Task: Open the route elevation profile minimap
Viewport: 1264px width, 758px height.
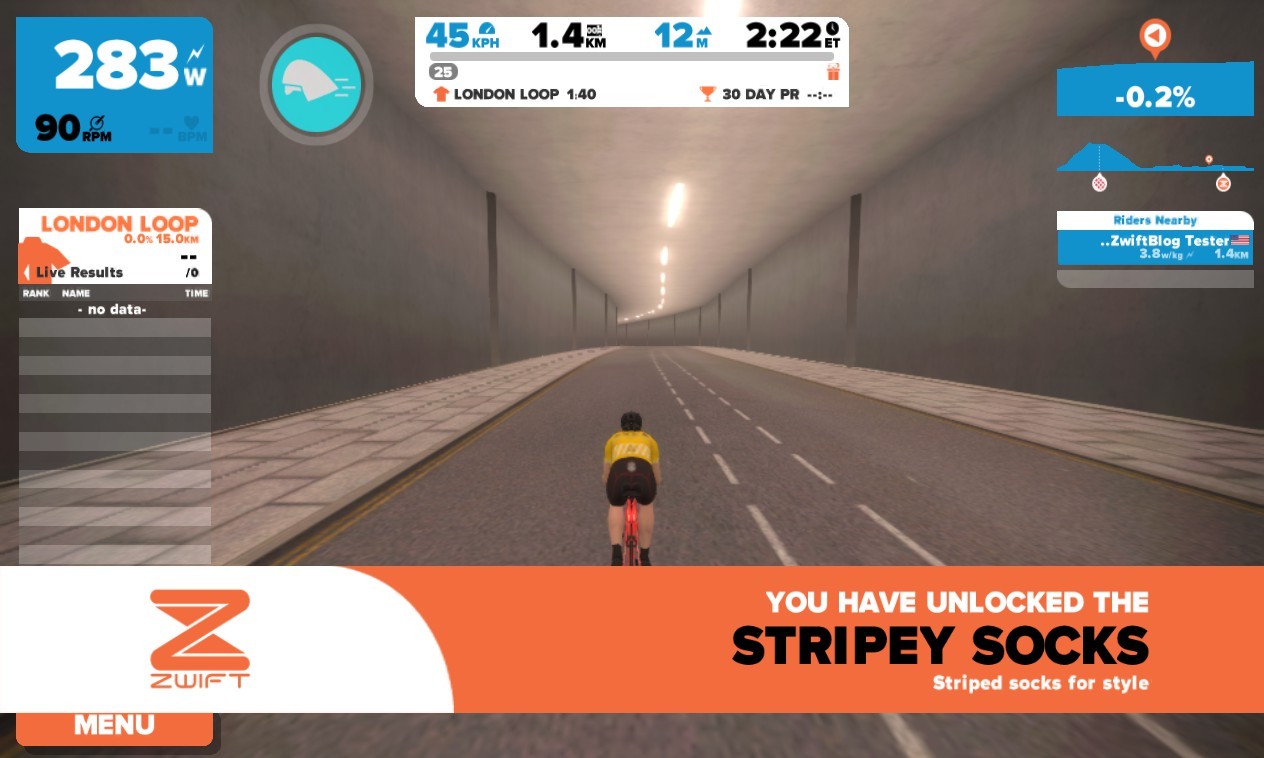Action: pos(1155,161)
